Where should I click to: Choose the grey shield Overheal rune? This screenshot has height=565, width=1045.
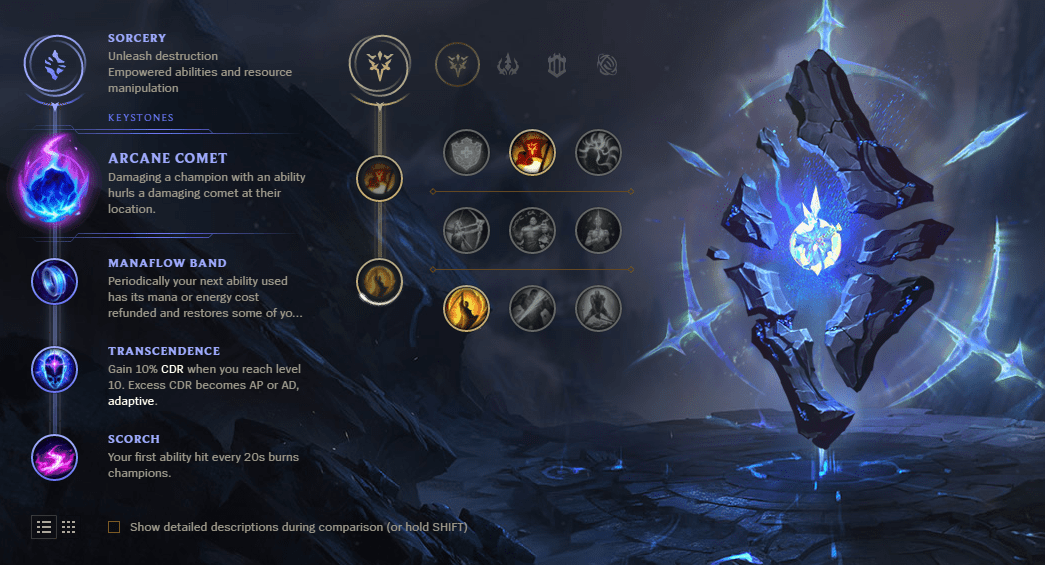click(x=466, y=153)
